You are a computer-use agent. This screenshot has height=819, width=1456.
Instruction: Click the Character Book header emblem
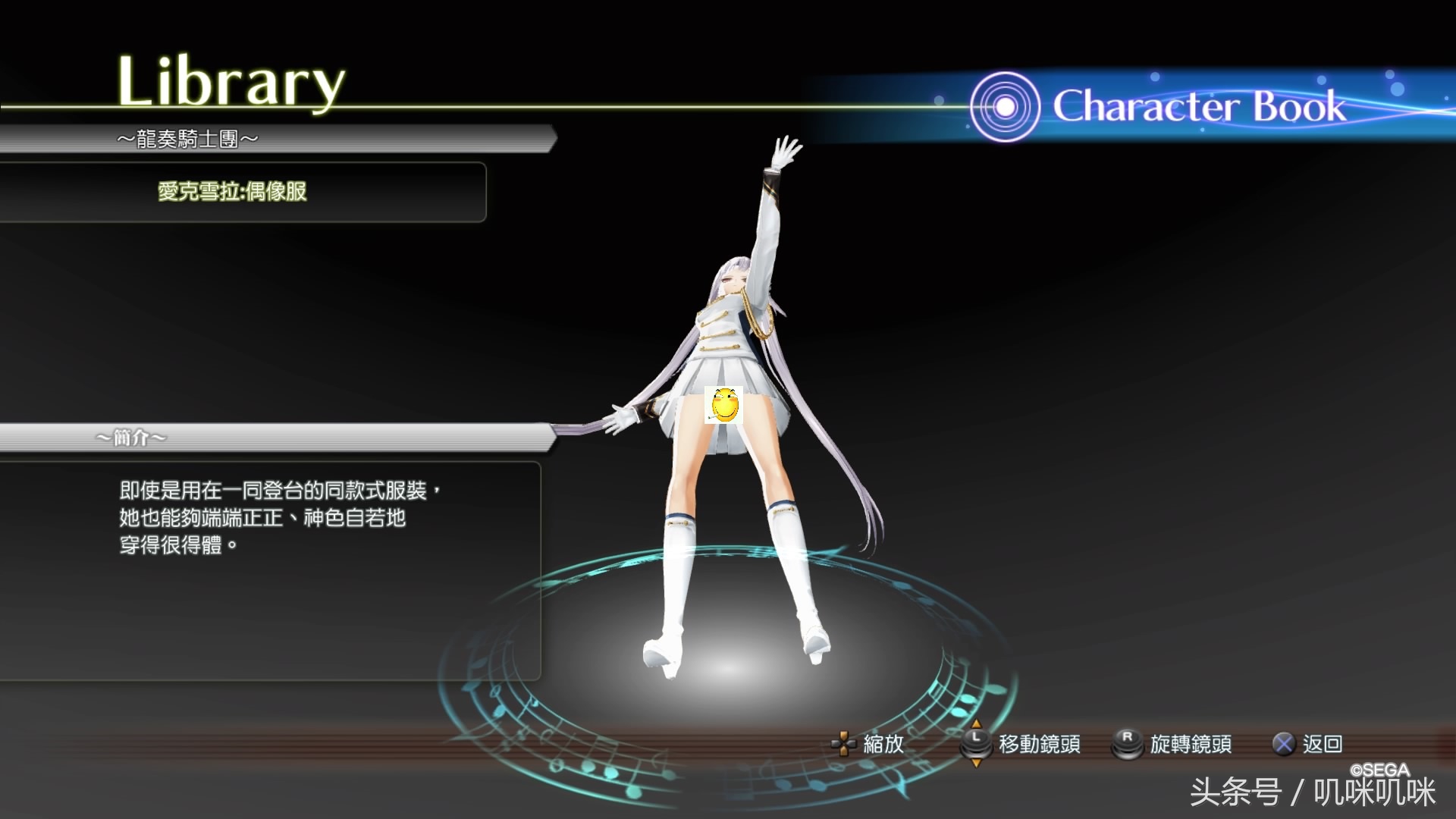click(1004, 107)
